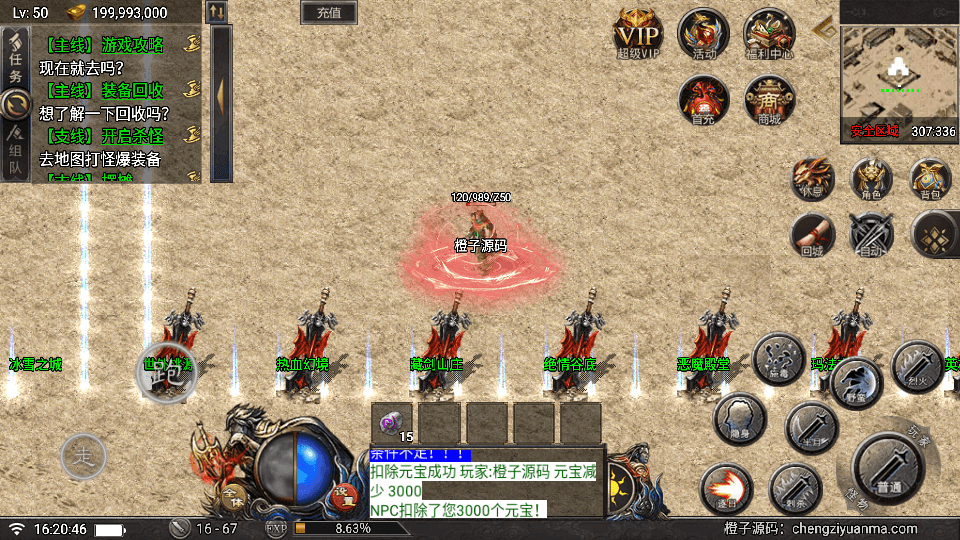Switch to the 组队 team tab
The height and width of the screenshot is (540, 960).
point(15,150)
